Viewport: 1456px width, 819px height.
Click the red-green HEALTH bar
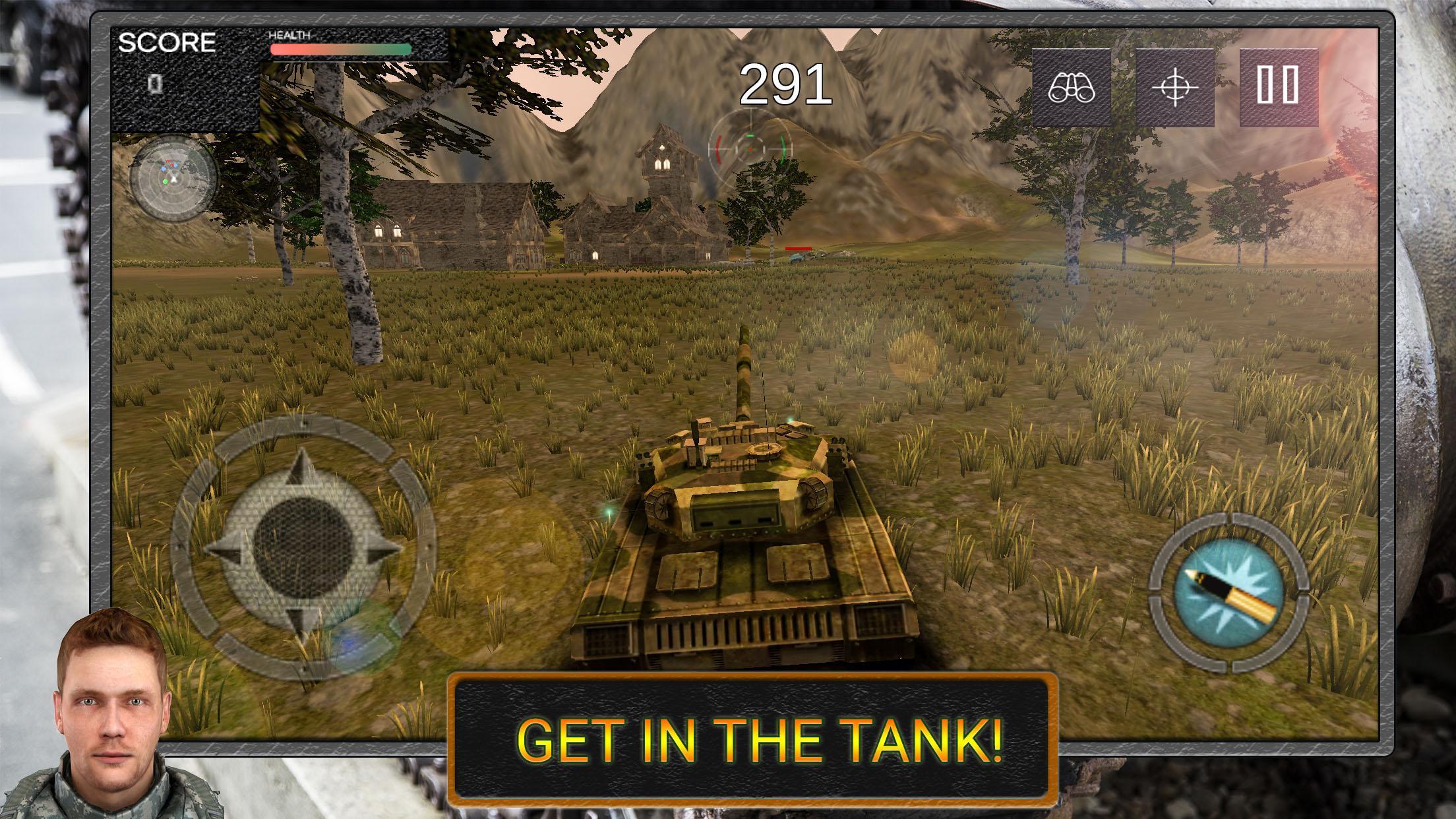(x=340, y=49)
